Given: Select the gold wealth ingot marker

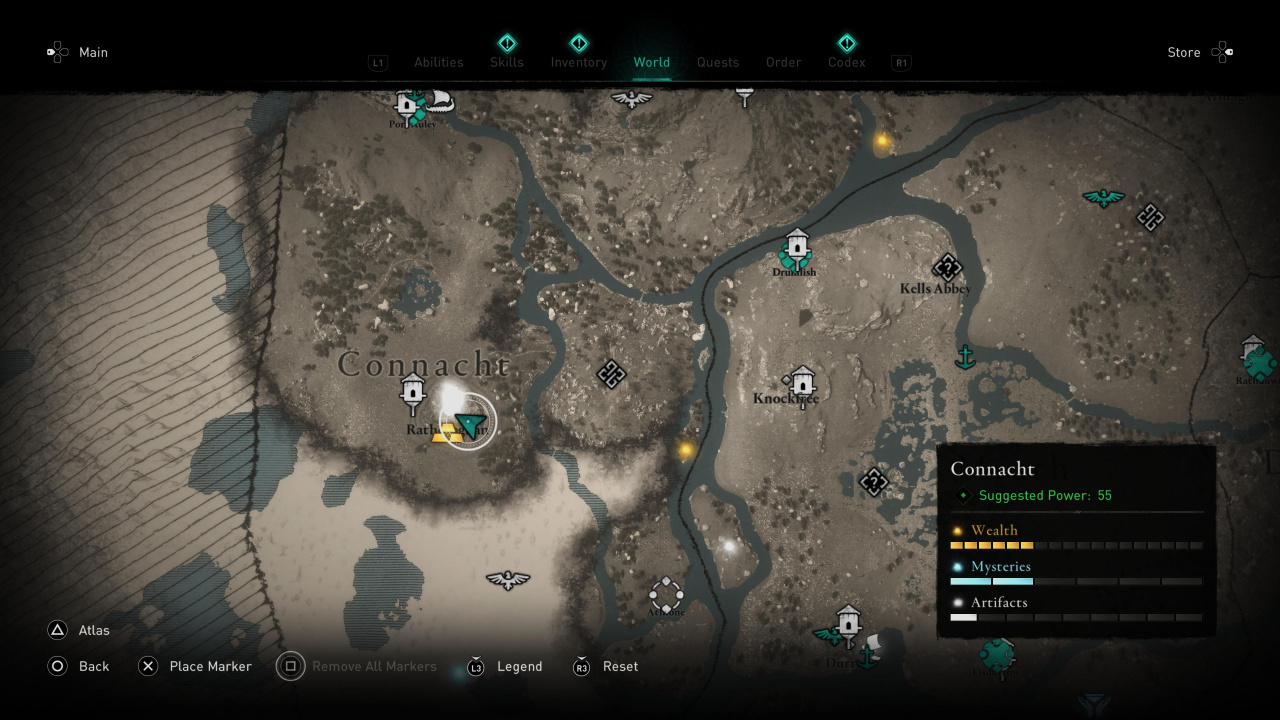Looking at the screenshot, I should click(446, 432).
